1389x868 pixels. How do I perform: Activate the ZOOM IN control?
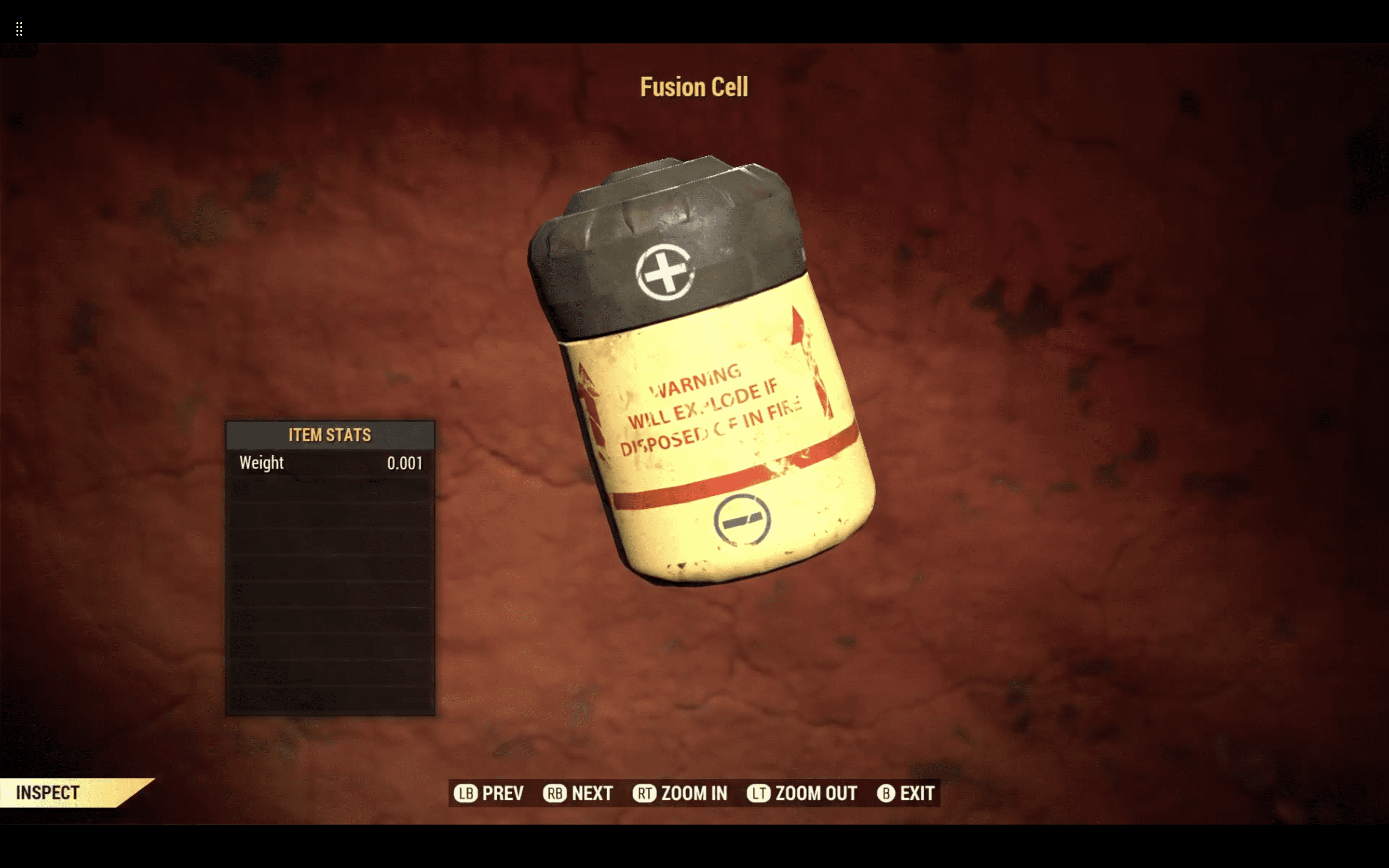(694, 794)
